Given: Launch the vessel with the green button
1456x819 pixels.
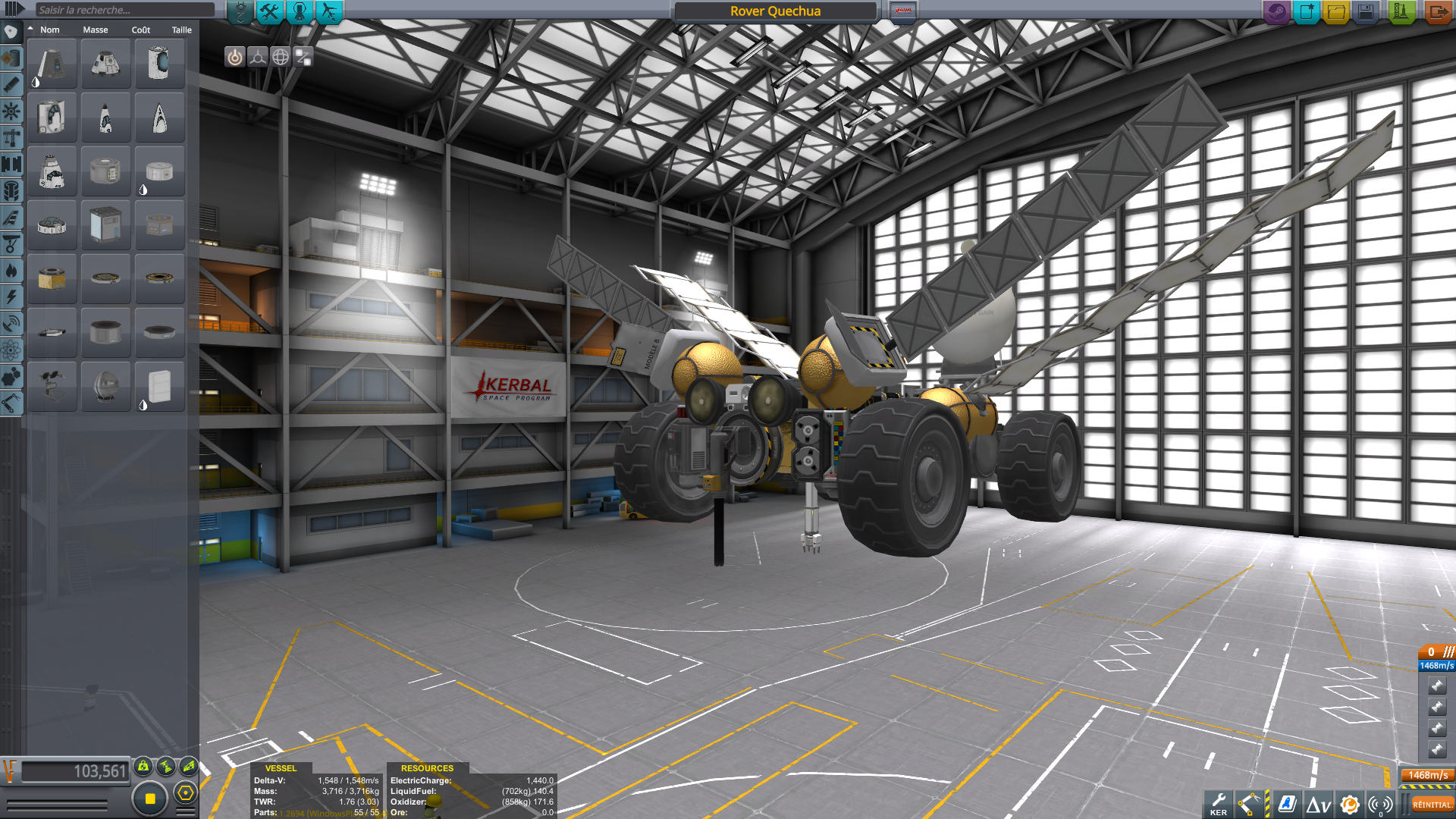Looking at the screenshot, I should (1401, 11).
